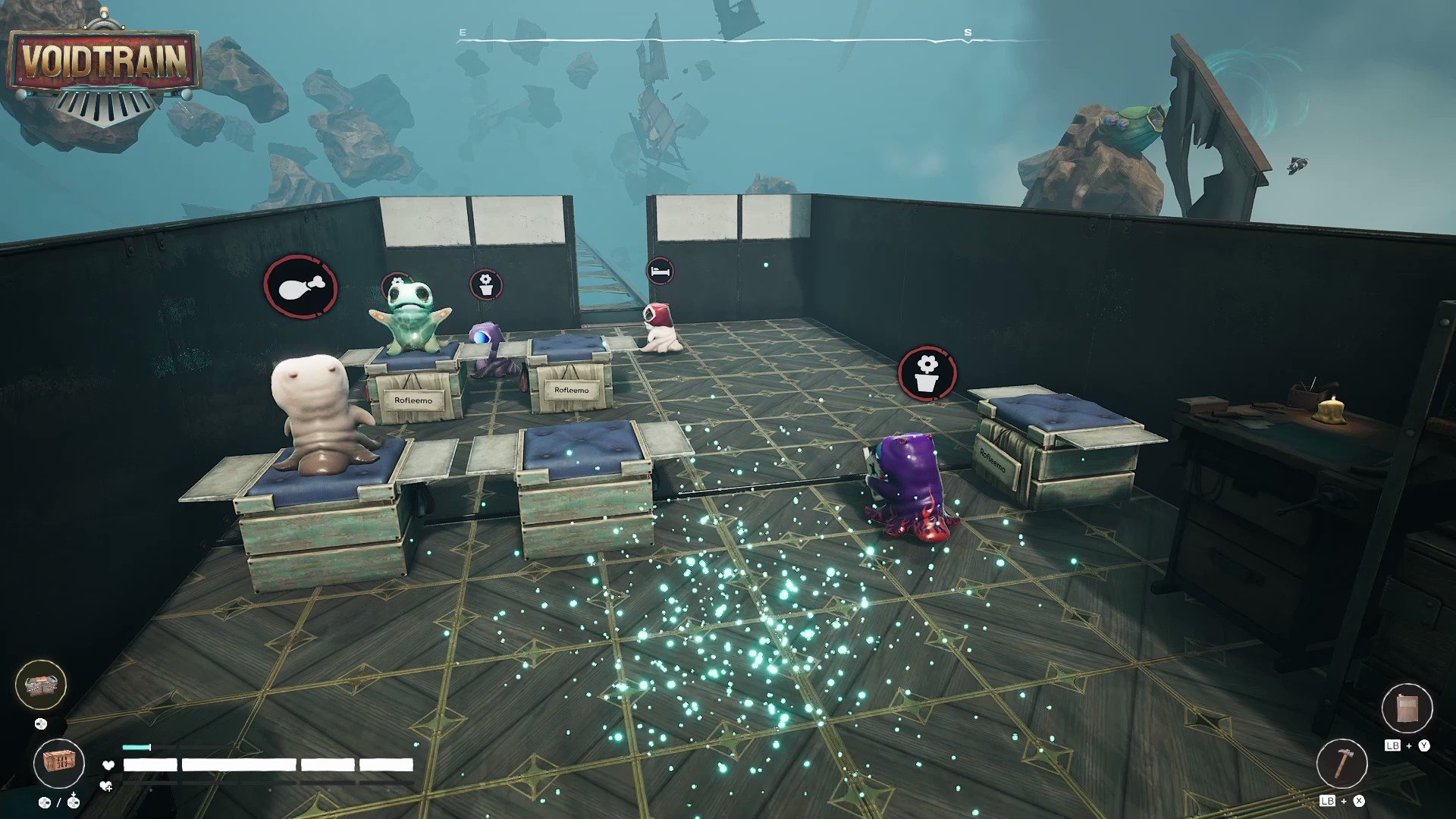Select the crate slot icon above the health bar
The width and height of the screenshot is (1456, 819).
60,764
